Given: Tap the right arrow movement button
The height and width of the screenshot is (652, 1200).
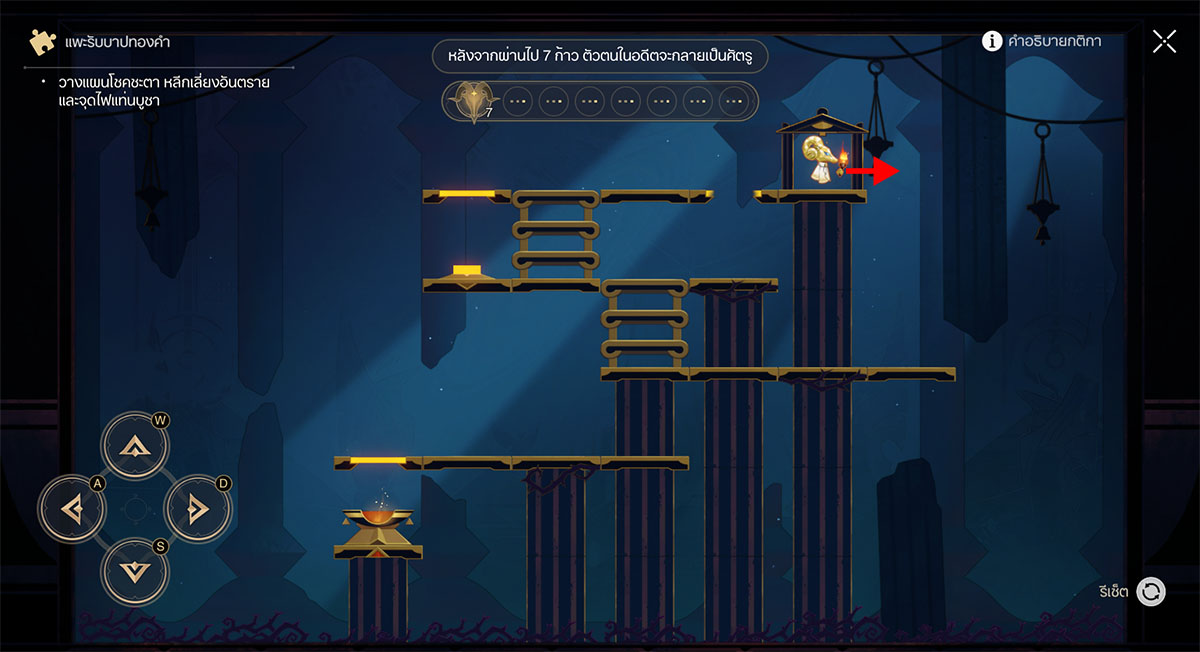Looking at the screenshot, I should coord(197,510).
